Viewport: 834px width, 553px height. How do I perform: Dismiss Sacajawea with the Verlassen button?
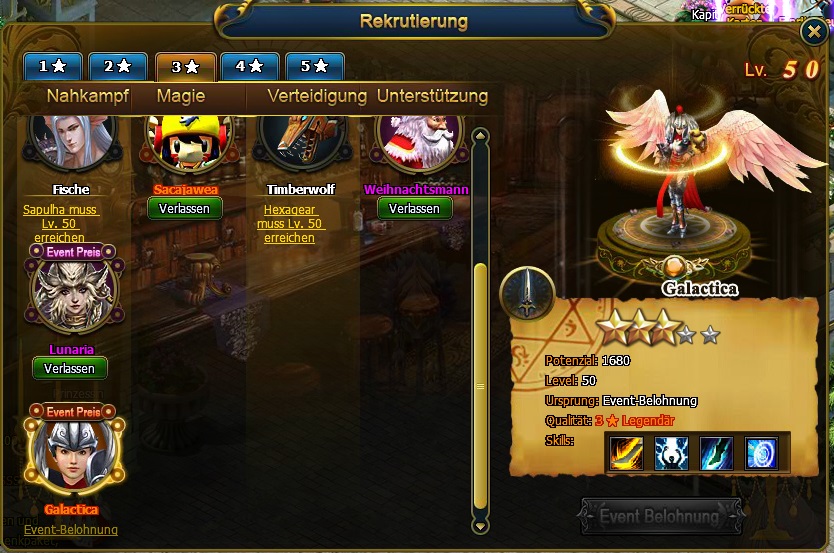pos(185,208)
